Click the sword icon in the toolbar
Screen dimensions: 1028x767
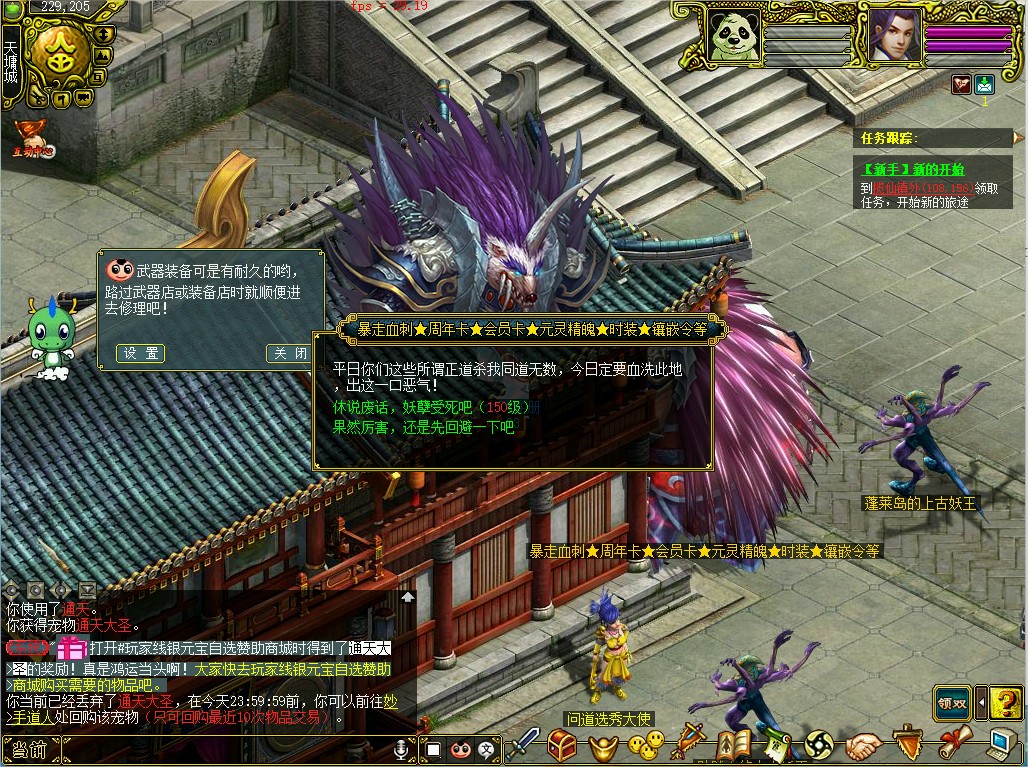coord(522,746)
